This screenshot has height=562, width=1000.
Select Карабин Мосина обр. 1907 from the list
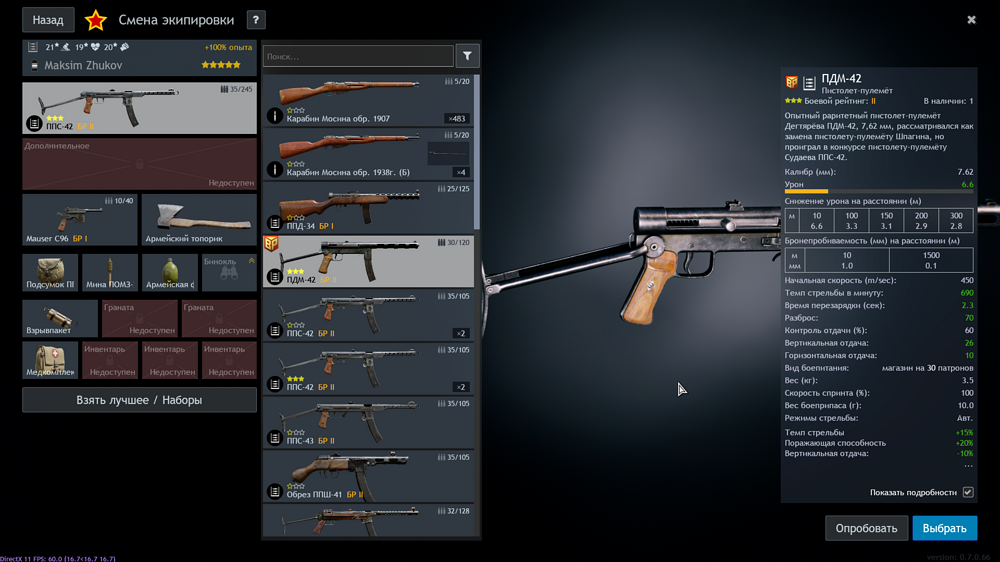coord(369,100)
